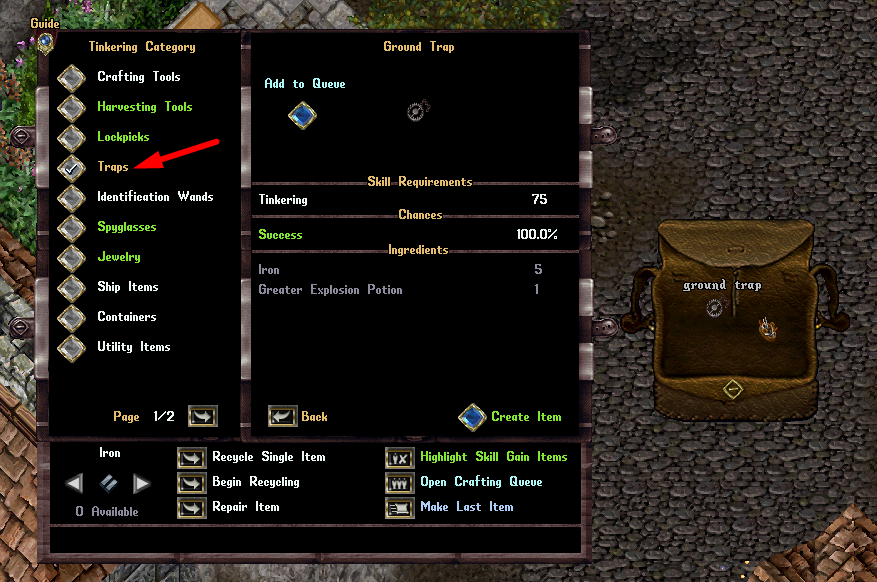The height and width of the screenshot is (582, 877).
Task: Open the Crafting Queue
Action: pos(400,482)
